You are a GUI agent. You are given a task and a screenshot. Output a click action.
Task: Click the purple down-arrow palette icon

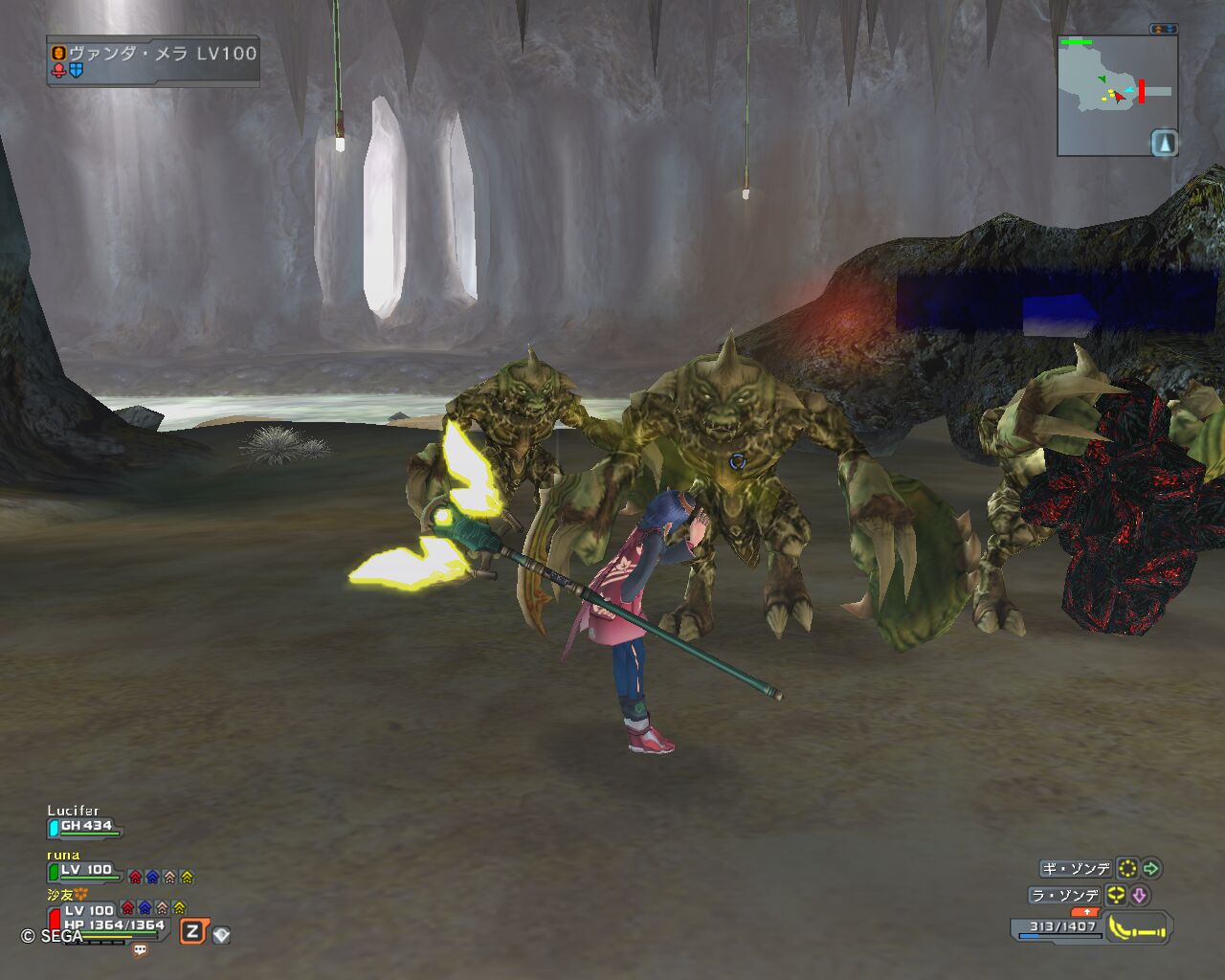coord(1139,896)
